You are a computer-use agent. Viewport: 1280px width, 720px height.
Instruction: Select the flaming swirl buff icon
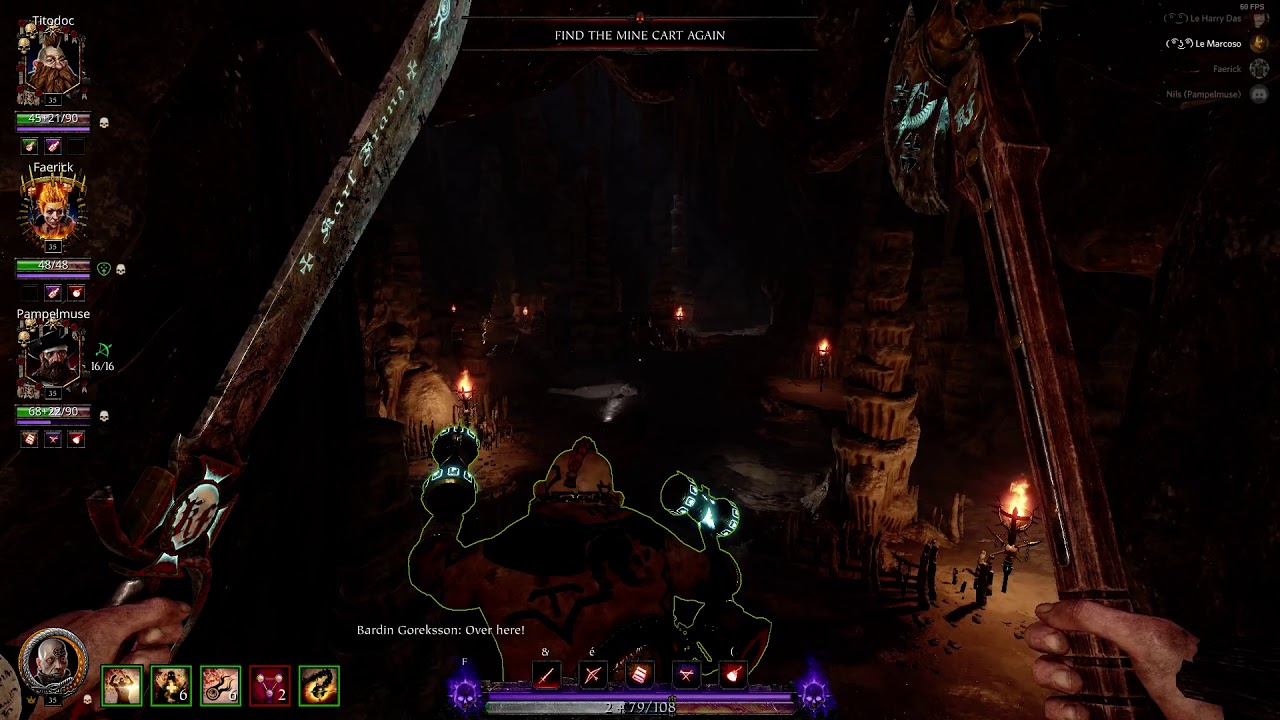point(319,686)
